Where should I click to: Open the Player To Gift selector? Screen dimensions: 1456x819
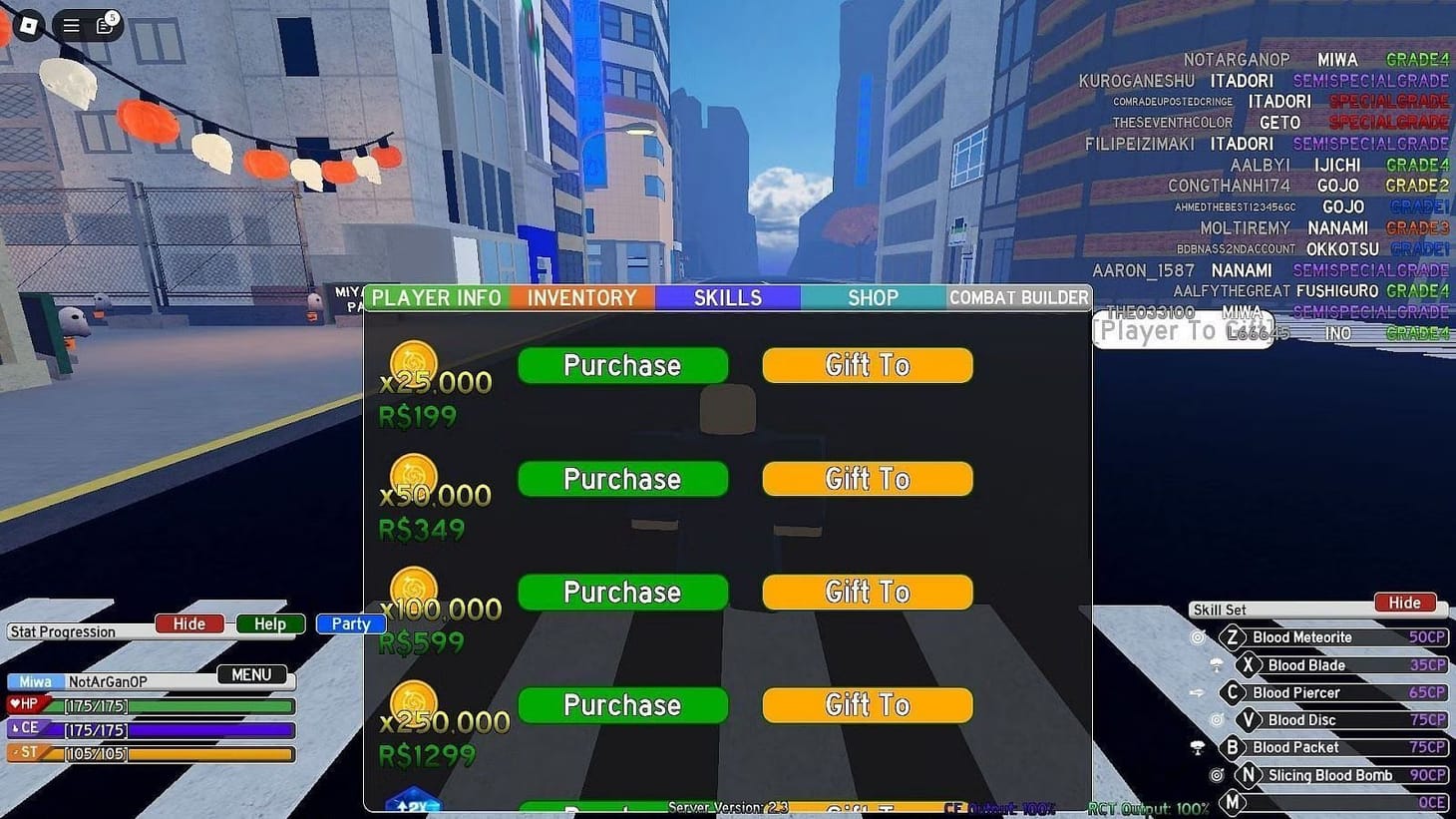click(1182, 329)
